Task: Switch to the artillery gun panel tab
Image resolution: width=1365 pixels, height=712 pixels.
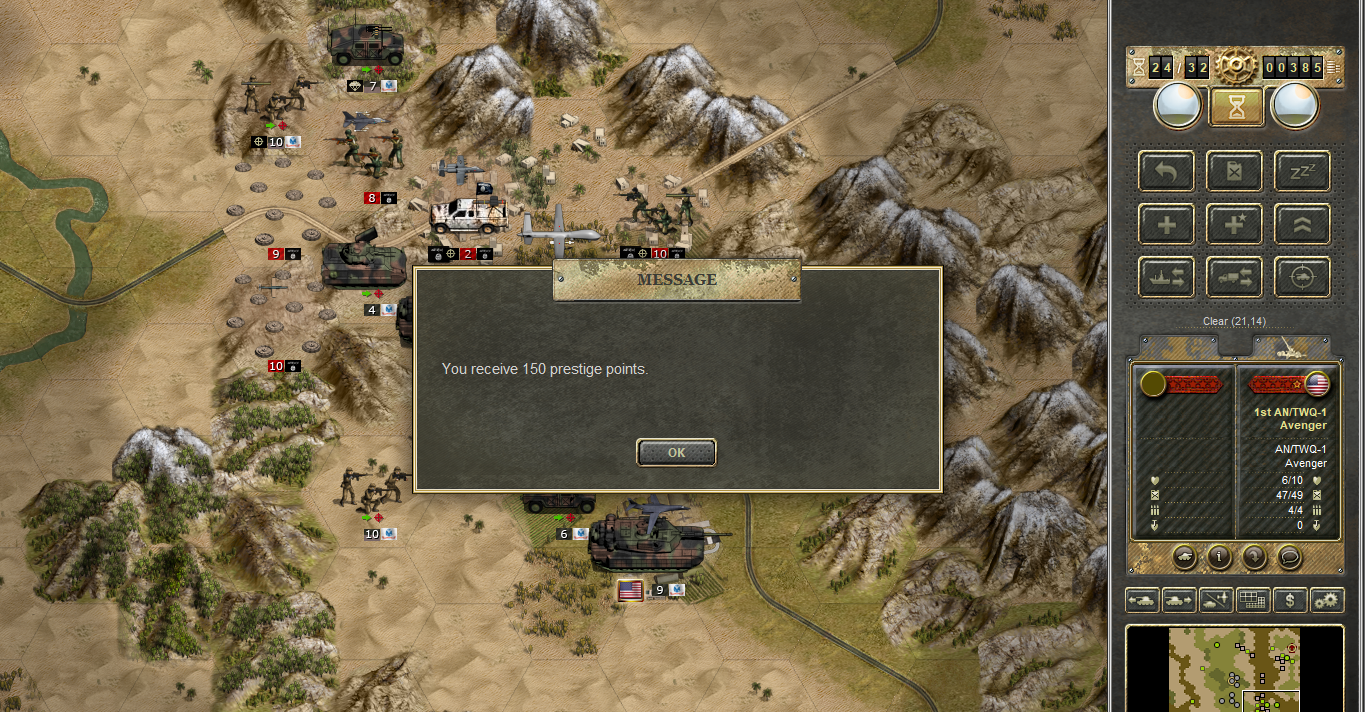Action: [1291, 346]
